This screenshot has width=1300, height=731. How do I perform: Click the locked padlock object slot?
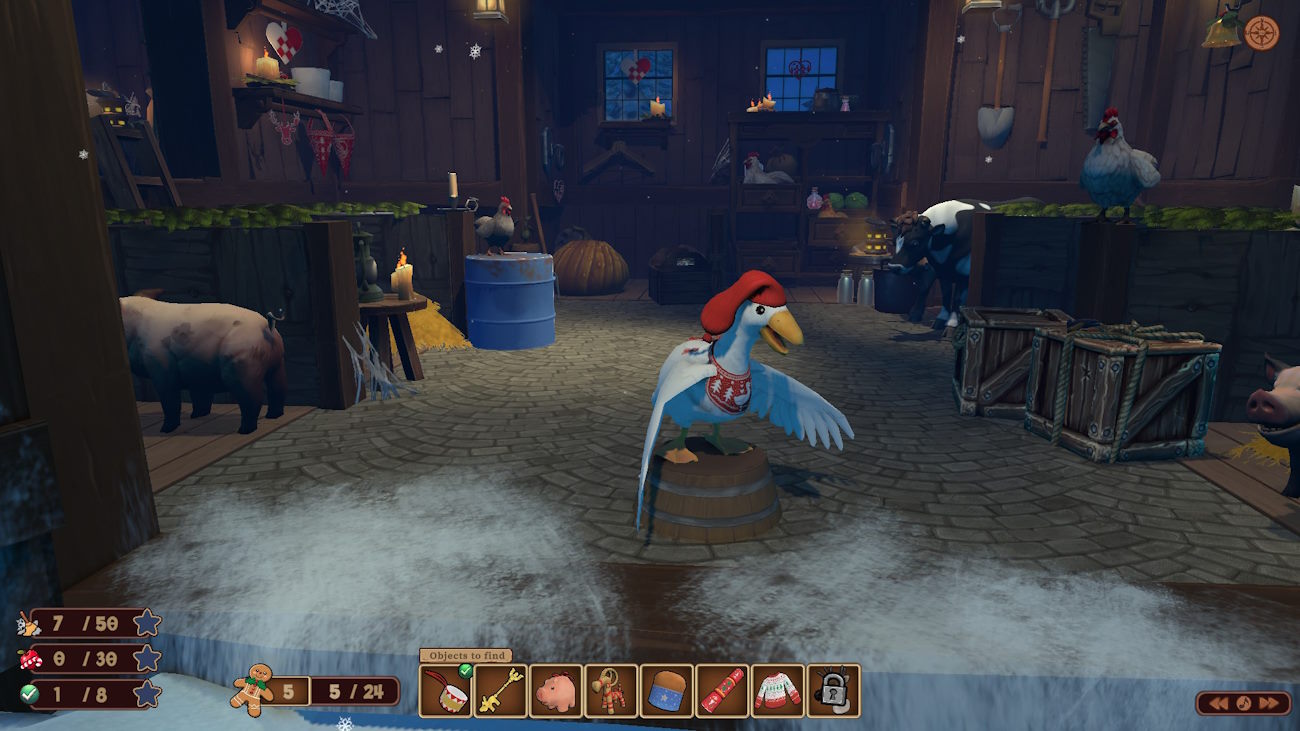(x=833, y=691)
